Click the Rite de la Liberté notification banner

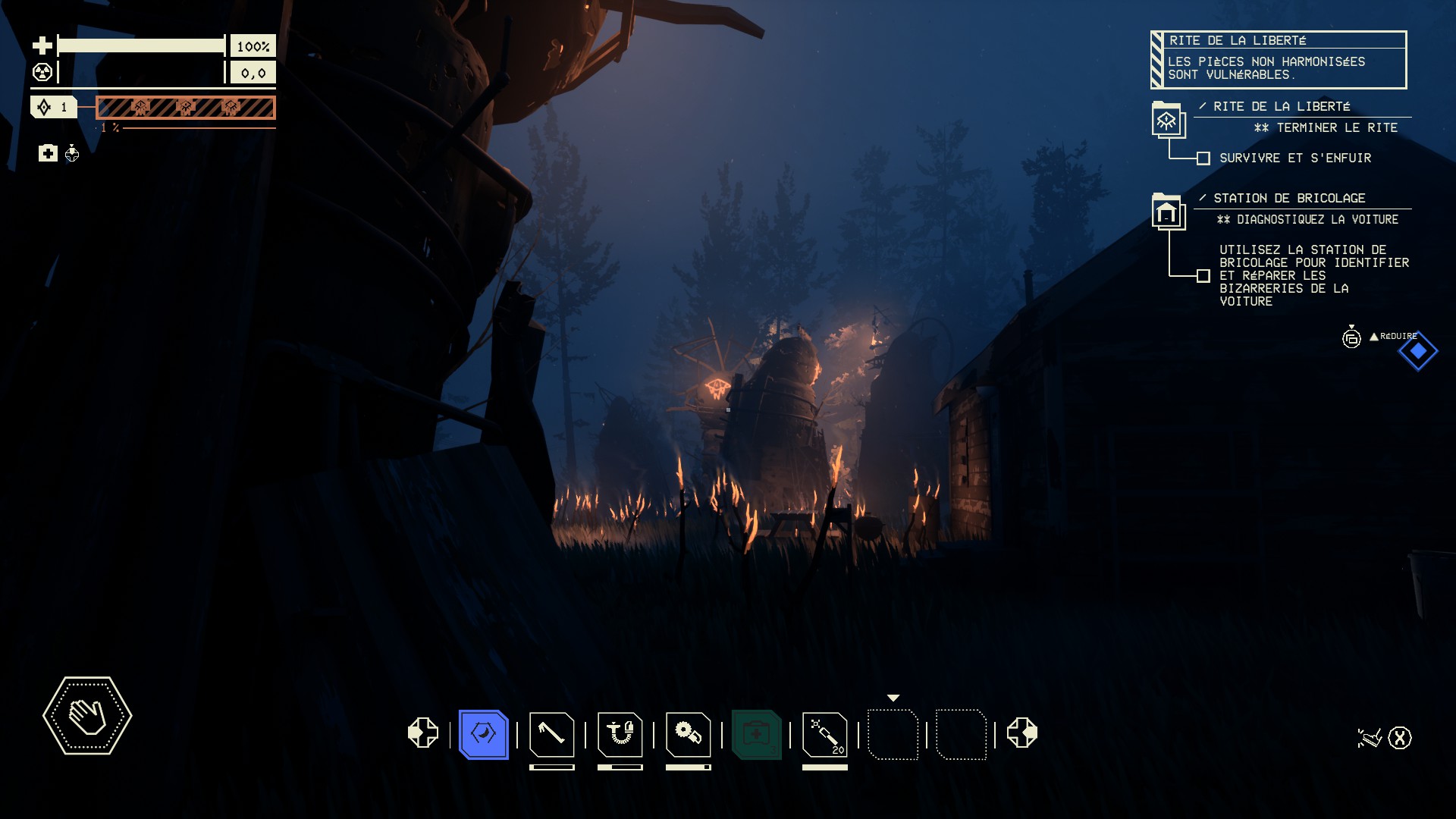pyautogui.click(x=1279, y=60)
